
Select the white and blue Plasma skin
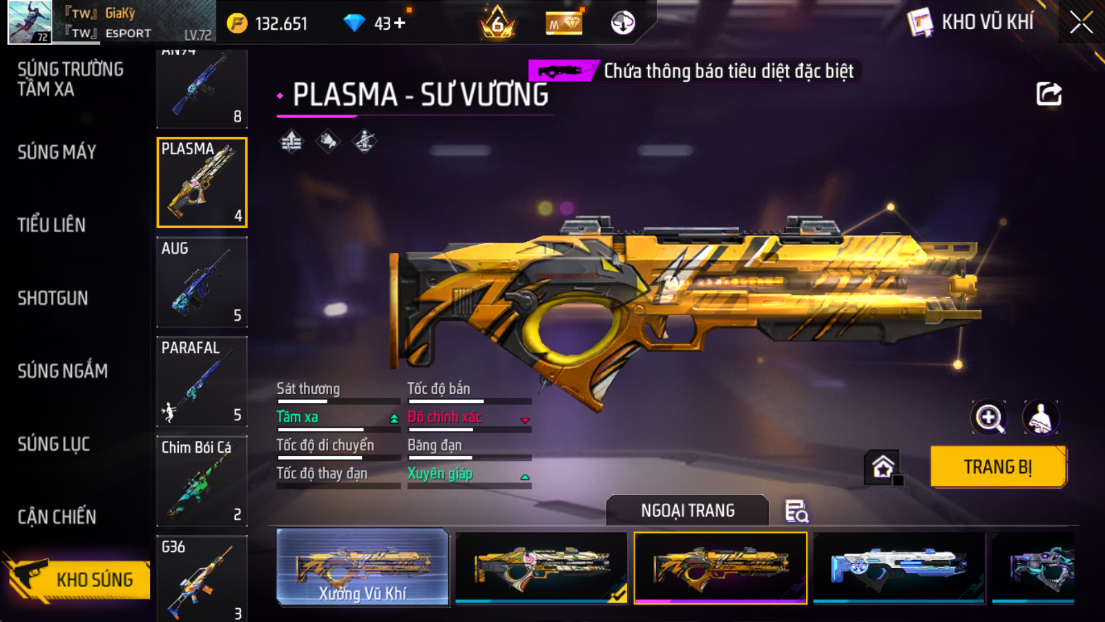pyautogui.click(x=898, y=567)
